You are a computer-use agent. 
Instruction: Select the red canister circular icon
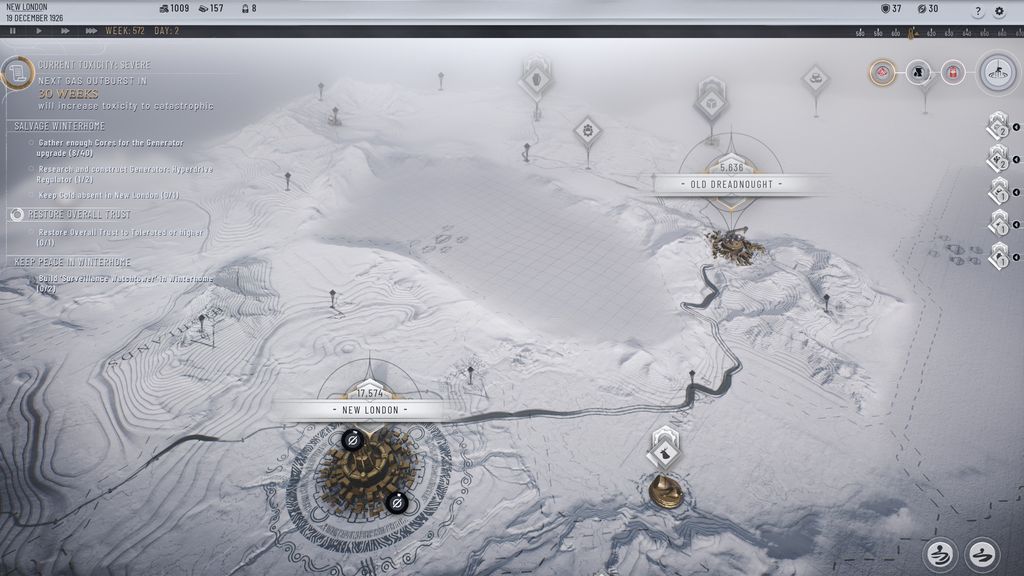click(x=953, y=72)
